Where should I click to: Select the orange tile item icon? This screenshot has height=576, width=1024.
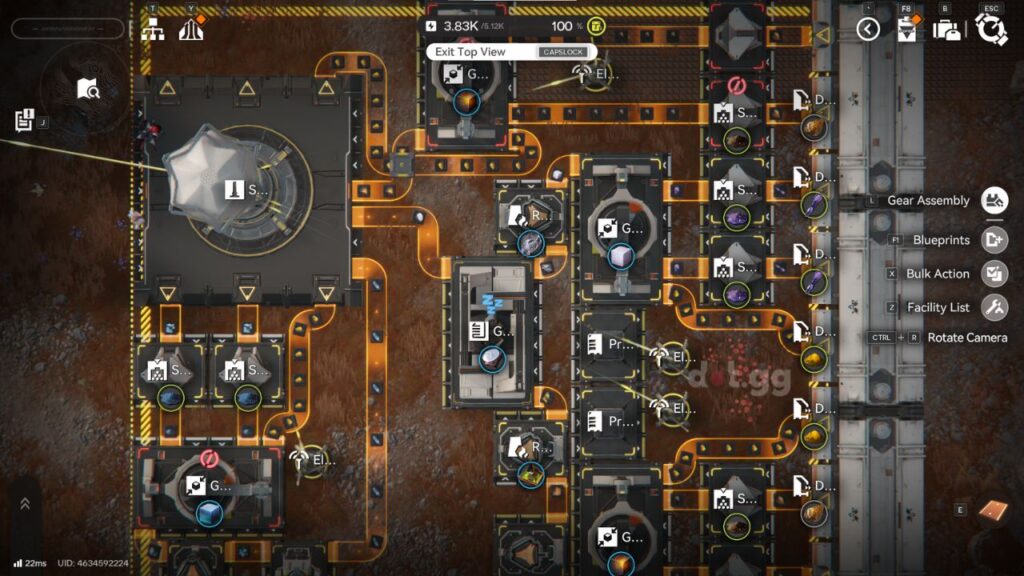989,510
